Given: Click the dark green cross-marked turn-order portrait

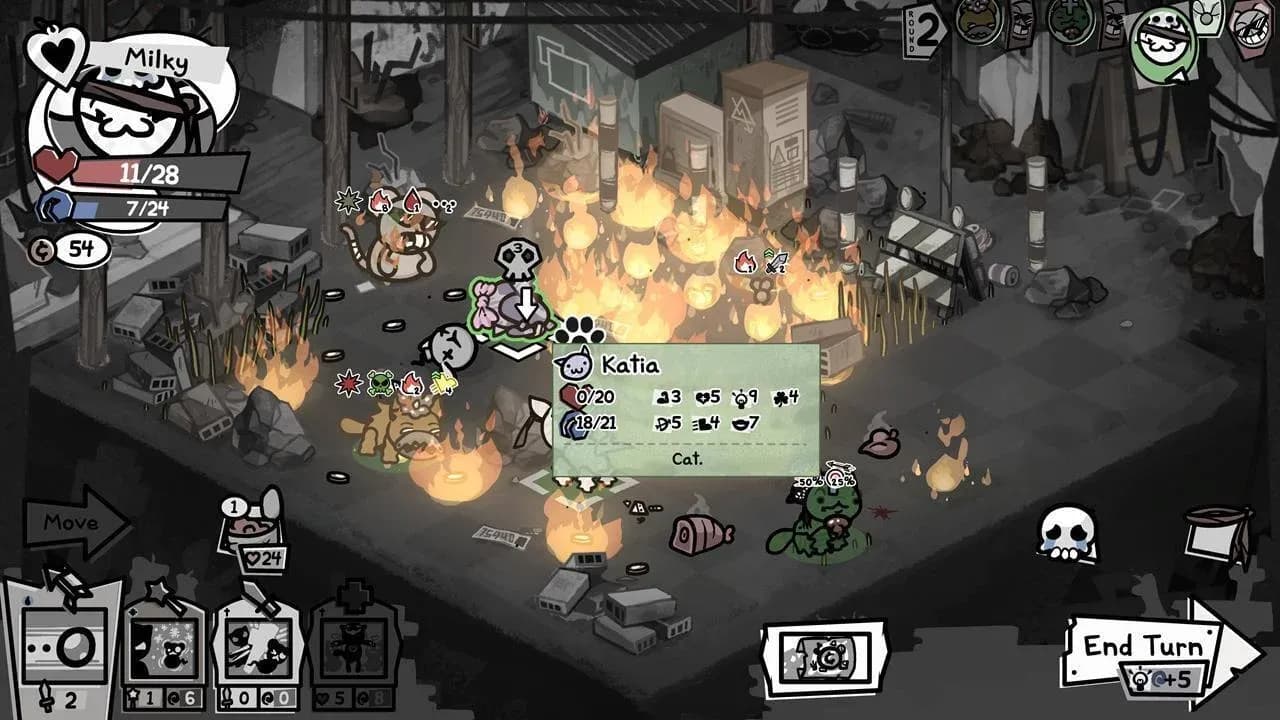Looking at the screenshot, I should (x=1071, y=20).
